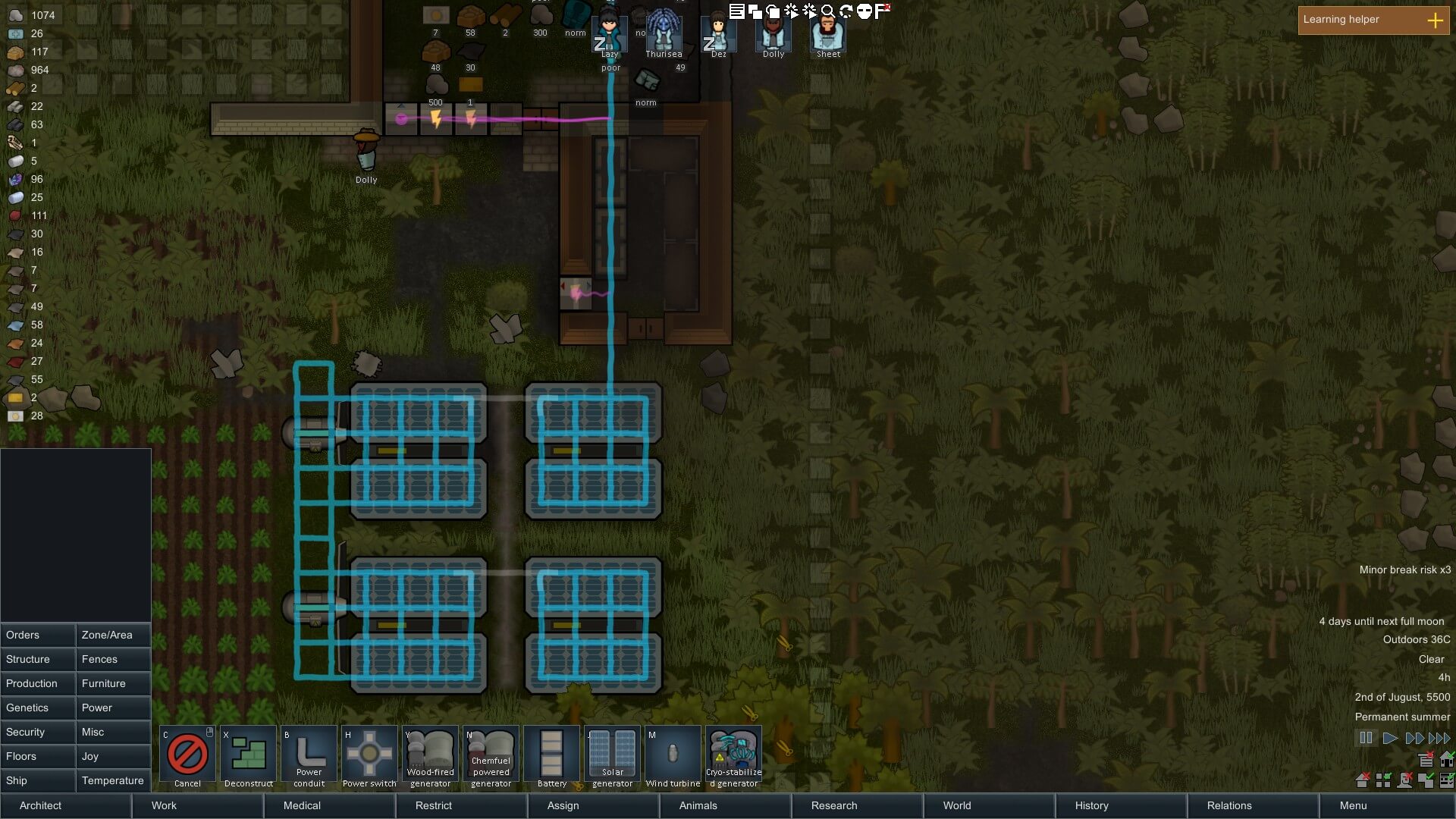Select the Wind turbine build option
1456x819 pixels.
(x=673, y=757)
